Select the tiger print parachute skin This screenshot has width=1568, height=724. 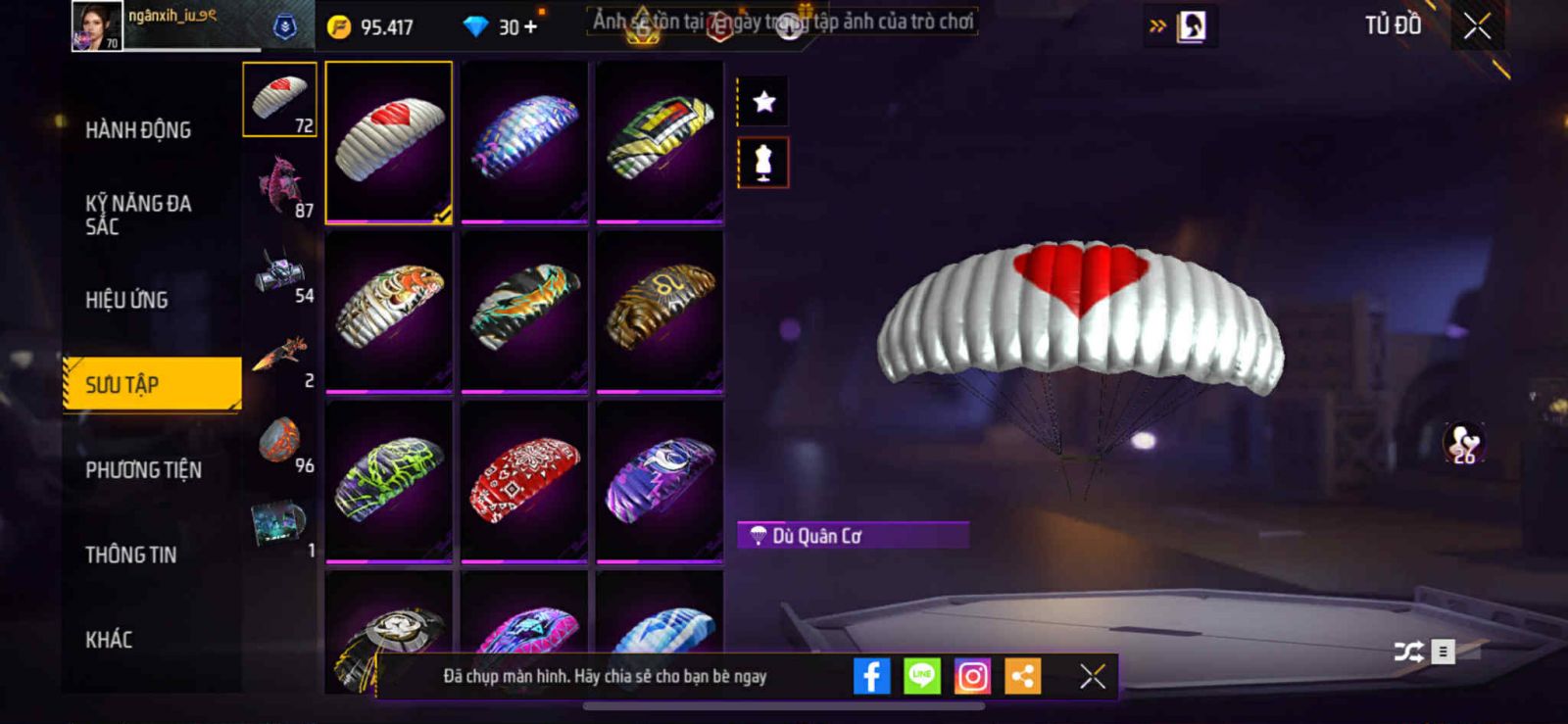pyautogui.click(x=389, y=310)
